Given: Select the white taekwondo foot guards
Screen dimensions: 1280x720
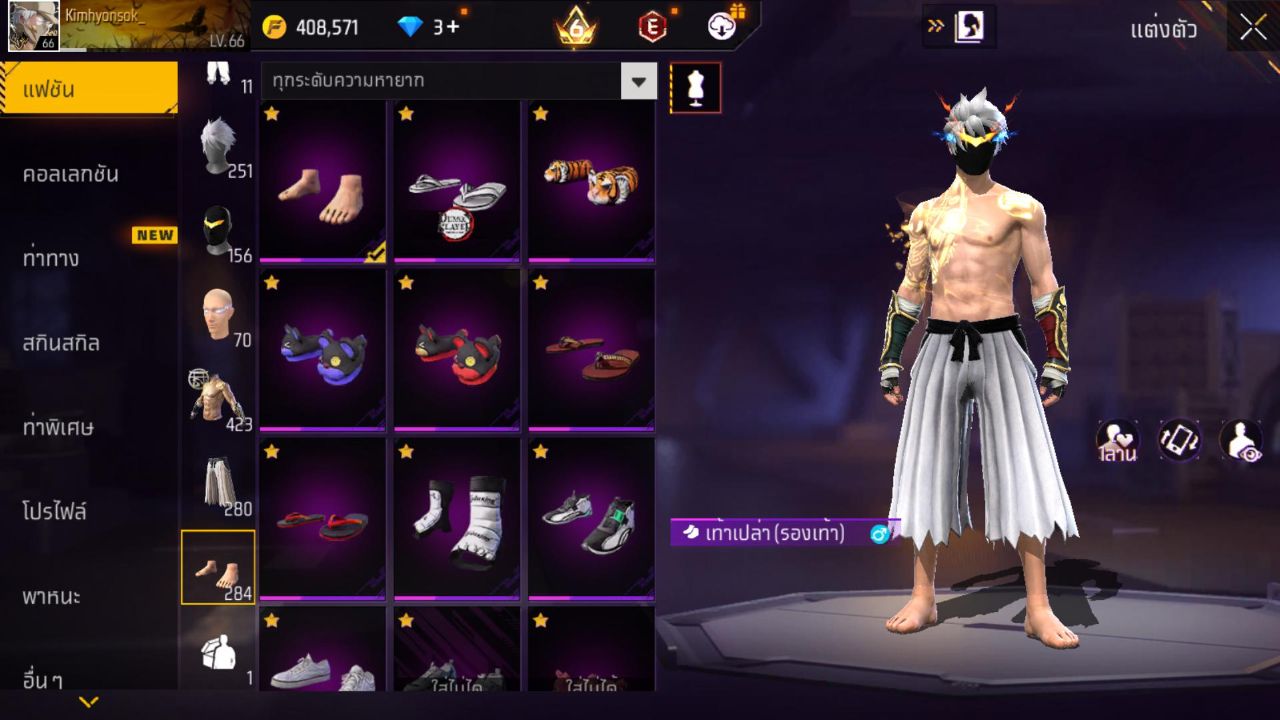Looking at the screenshot, I should [456, 519].
